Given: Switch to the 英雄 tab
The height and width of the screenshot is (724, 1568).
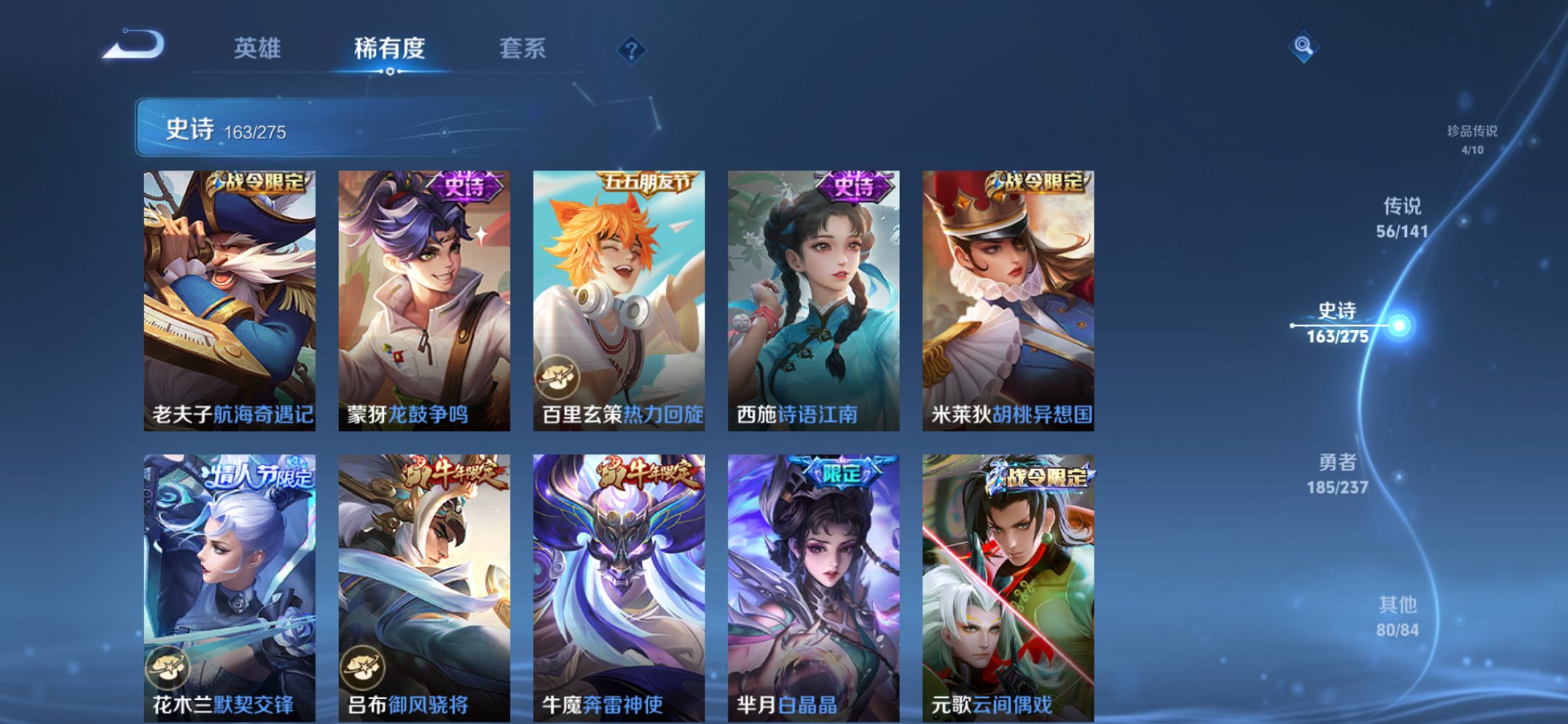Looking at the screenshot, I should (259, 50).
